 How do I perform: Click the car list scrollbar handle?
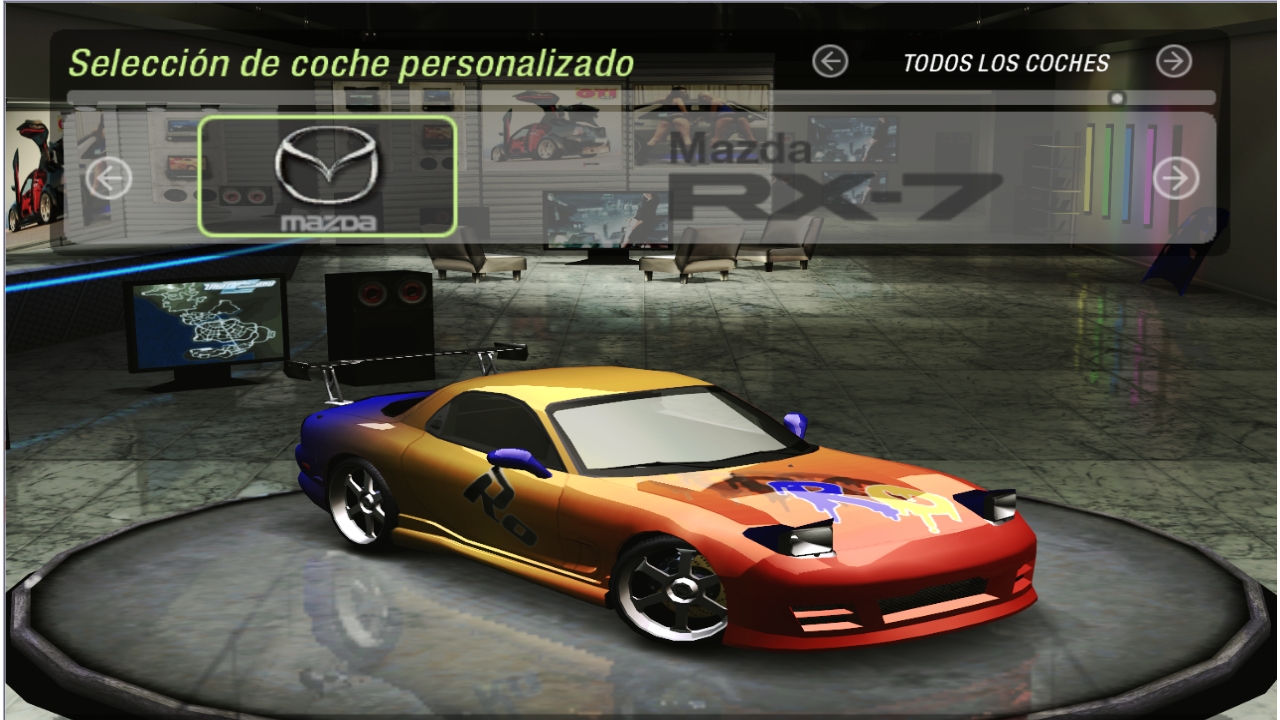pos(1117,98)
